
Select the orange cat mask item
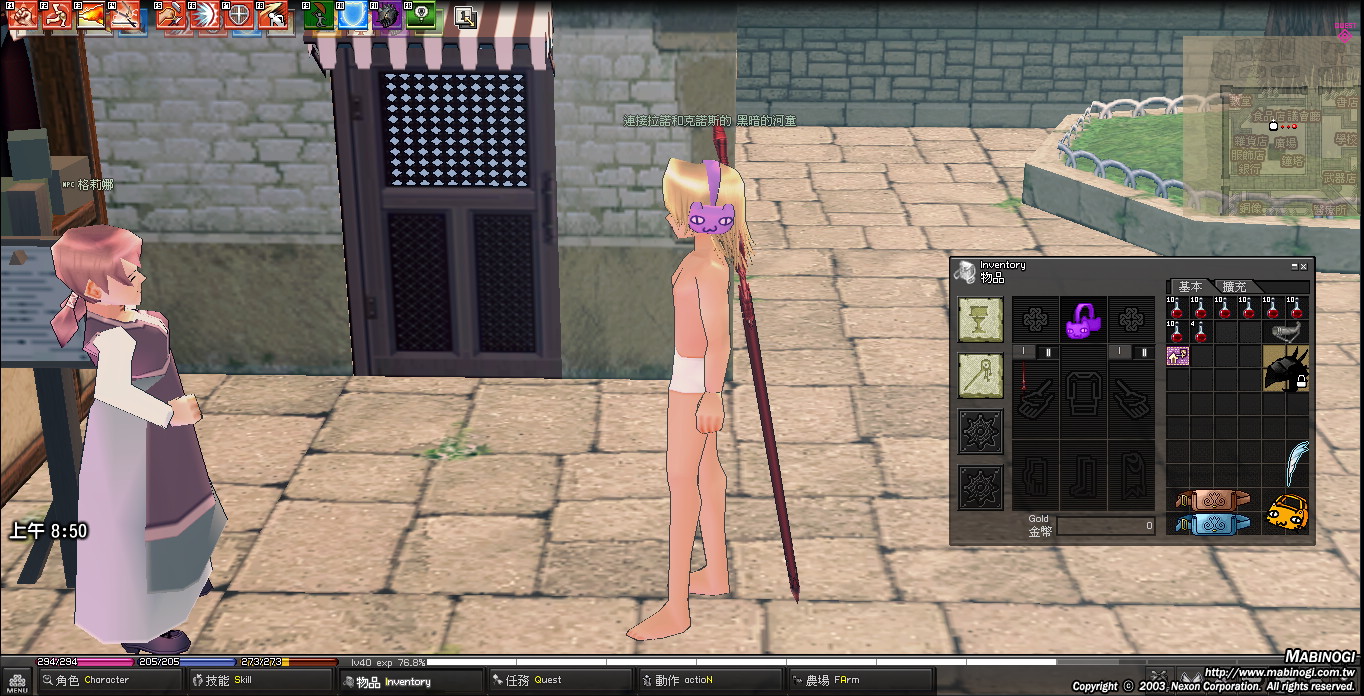tap(1285, 513)
